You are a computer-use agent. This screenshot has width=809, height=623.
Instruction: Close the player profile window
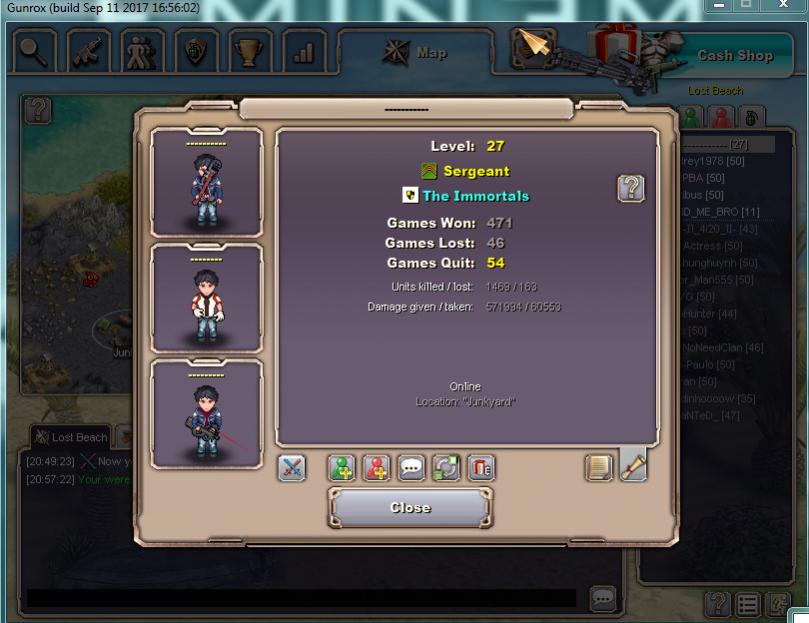tap(410, 508)
